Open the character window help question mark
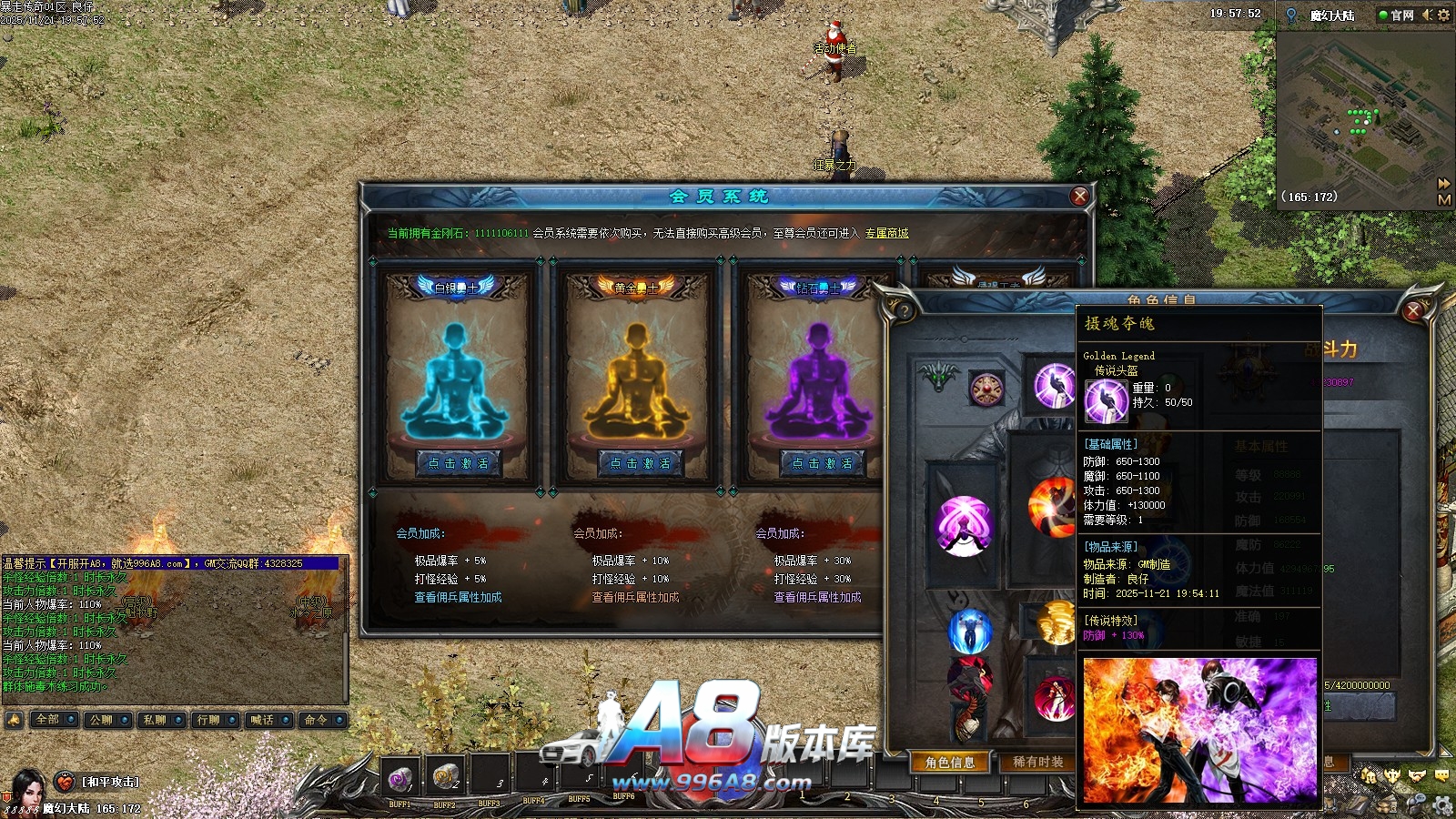1456x819 pixels. coord(904,310)
